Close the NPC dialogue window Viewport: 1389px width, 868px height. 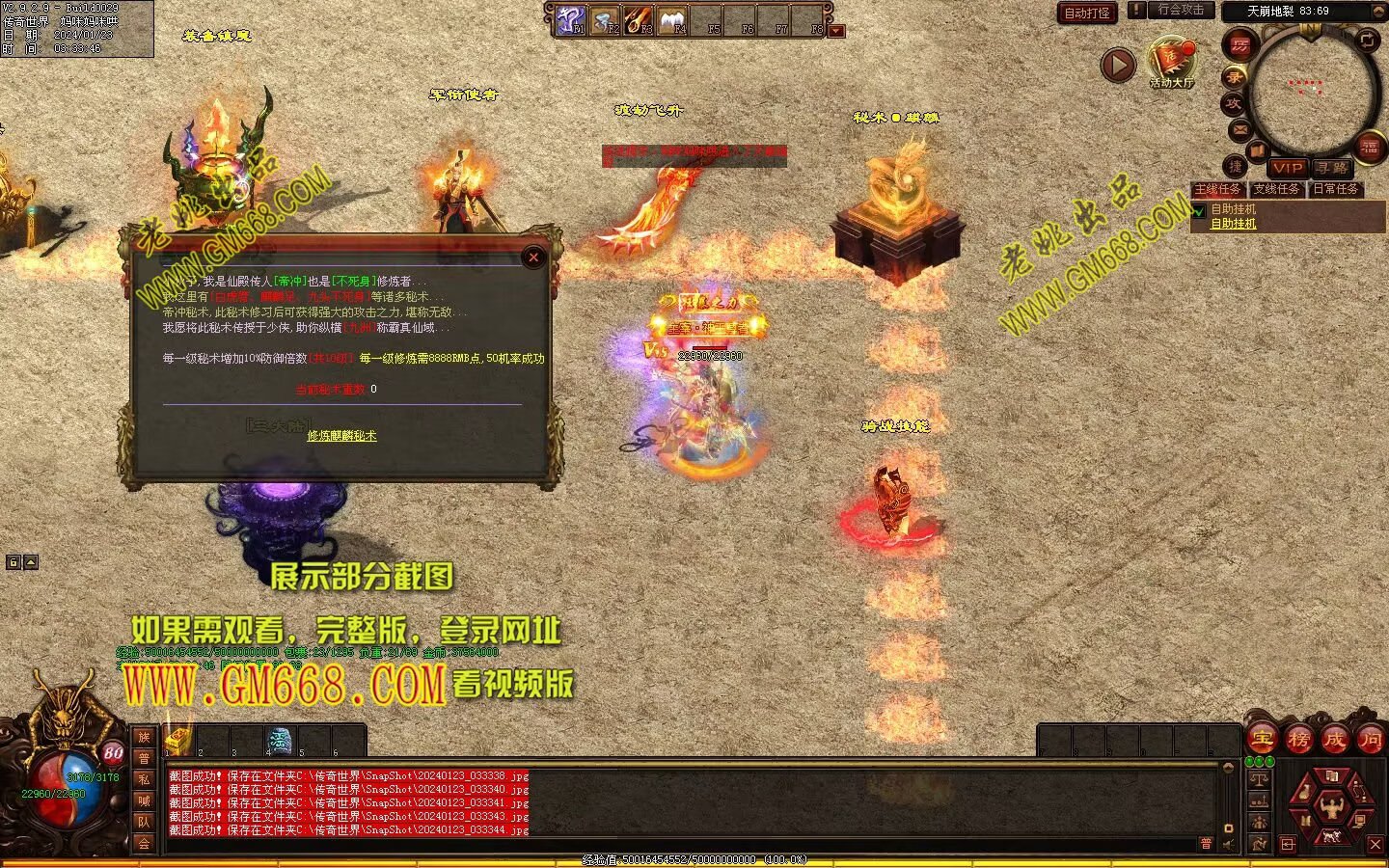pyautogui.click(x=533, y=257)
